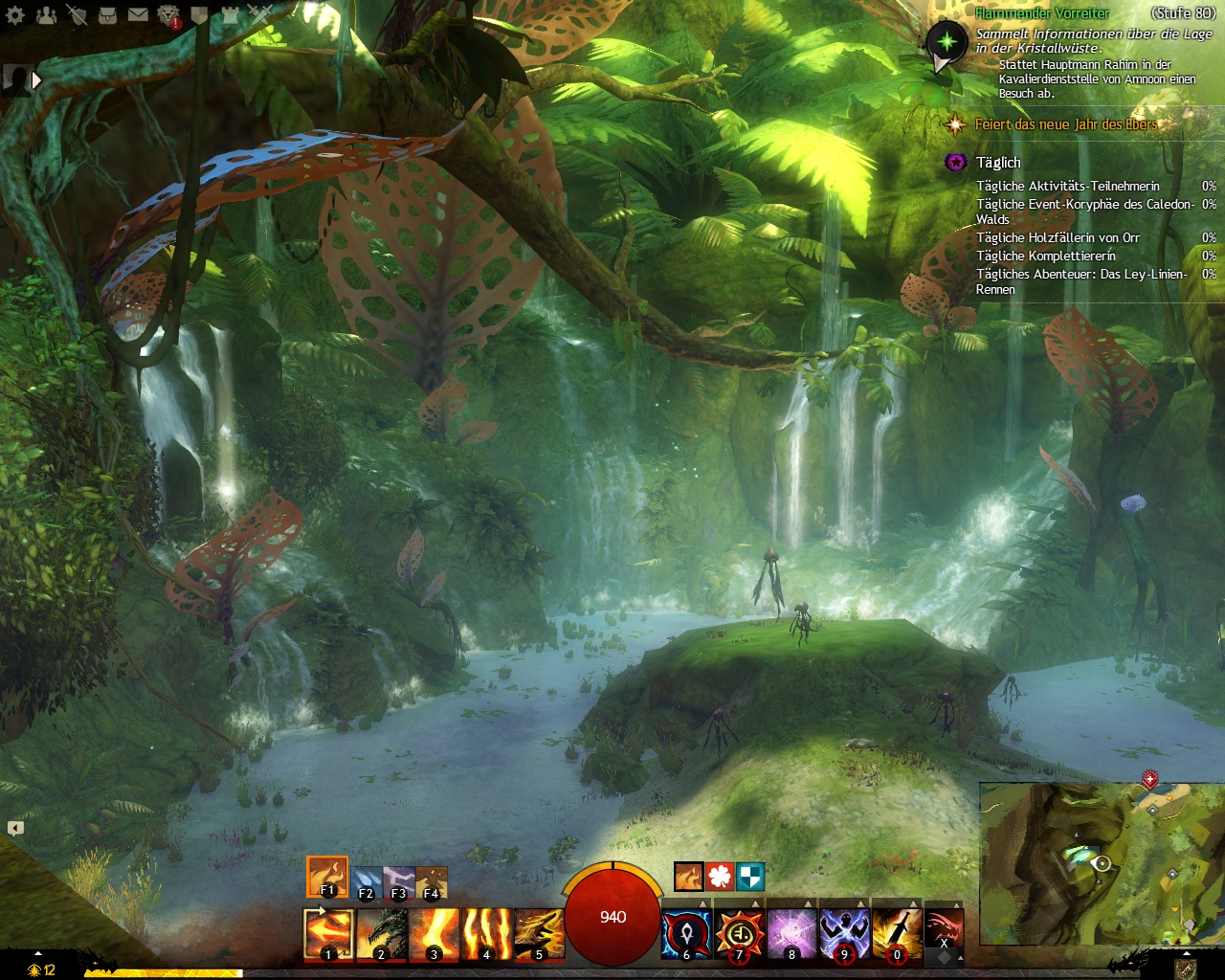Open the castle tower WvW panel

(x=230, y=14)
